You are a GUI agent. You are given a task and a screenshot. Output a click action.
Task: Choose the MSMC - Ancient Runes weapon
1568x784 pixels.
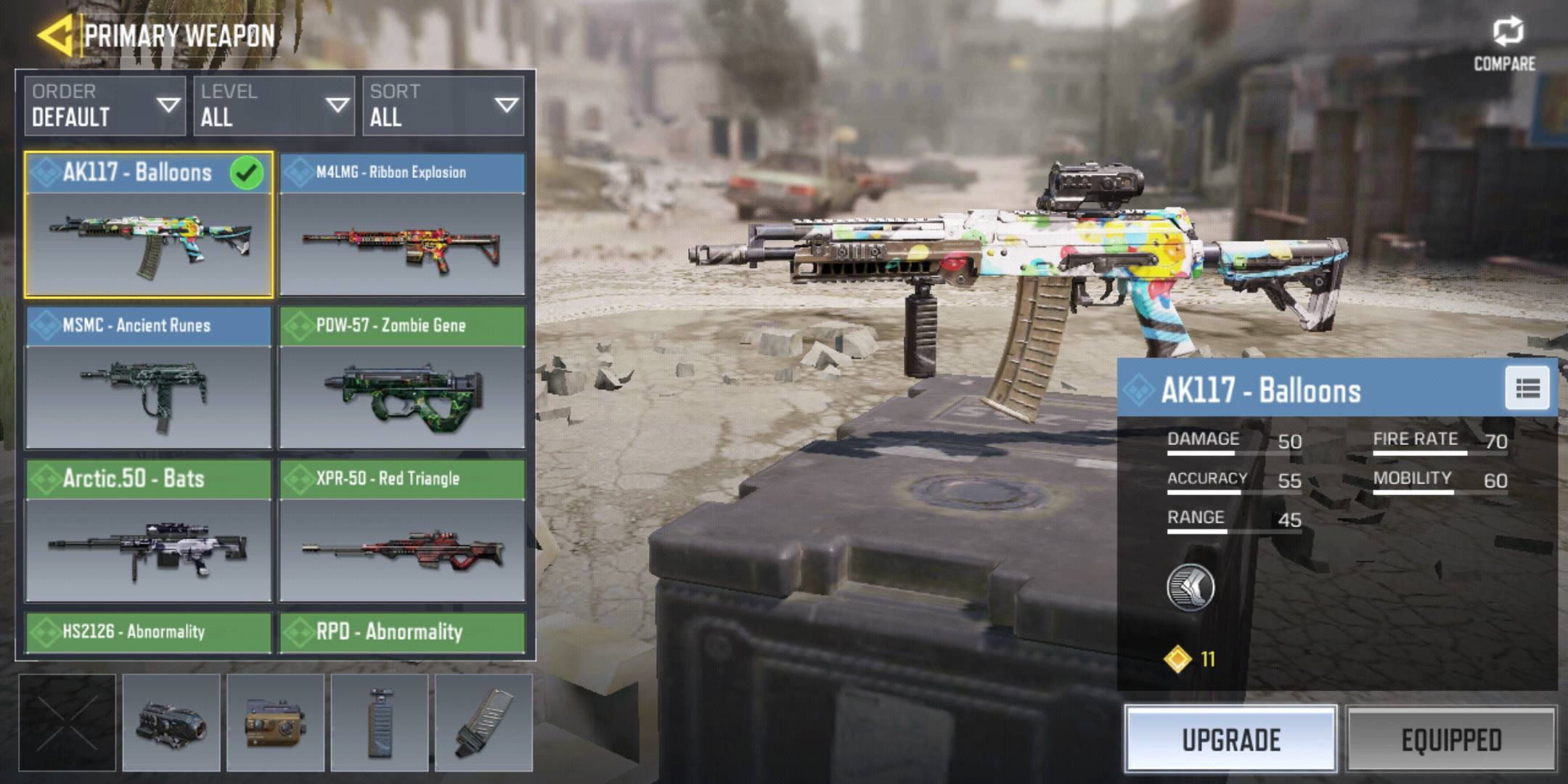149,377
